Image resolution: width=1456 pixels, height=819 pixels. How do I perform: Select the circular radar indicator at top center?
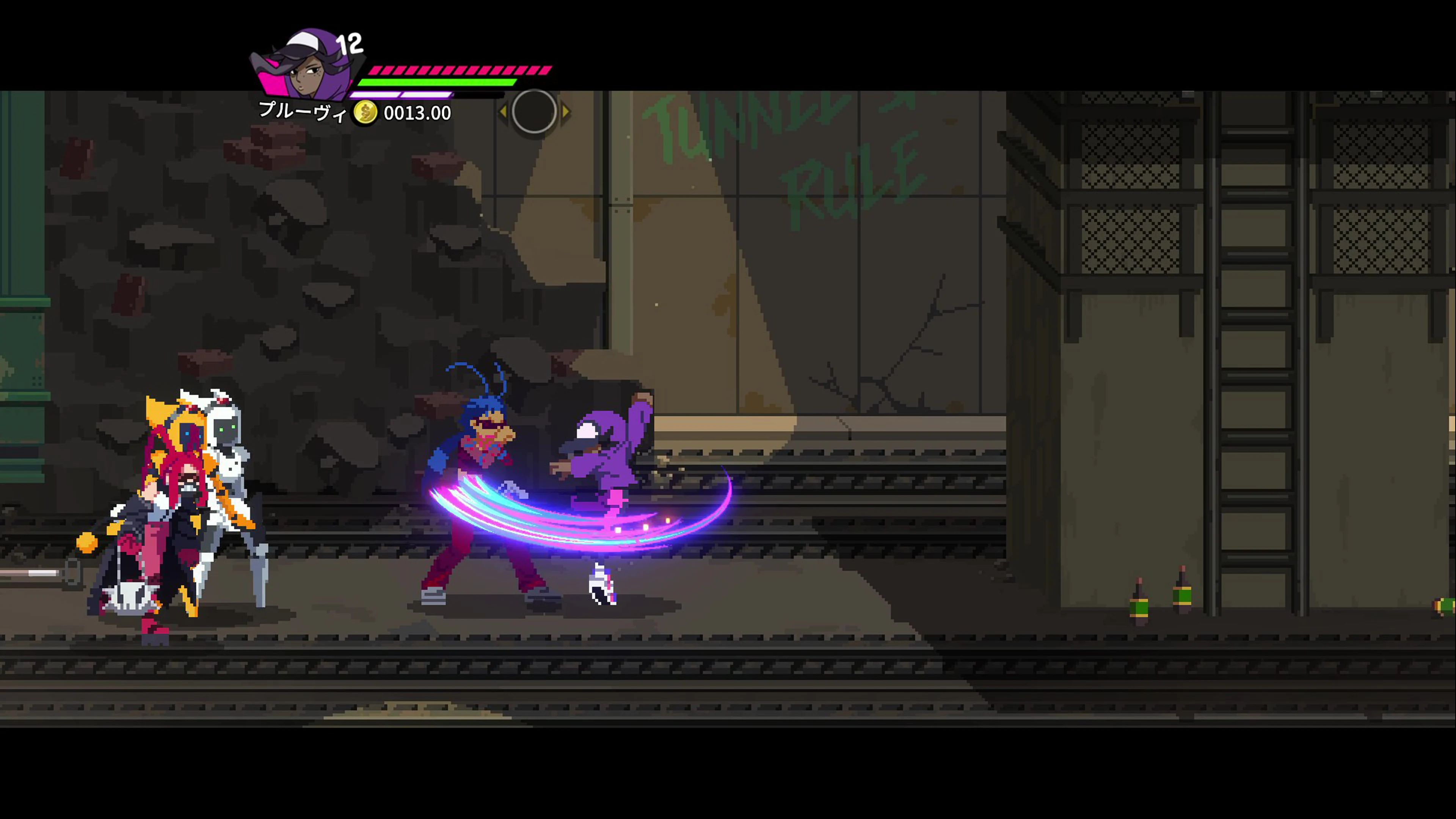pos(534,111)
